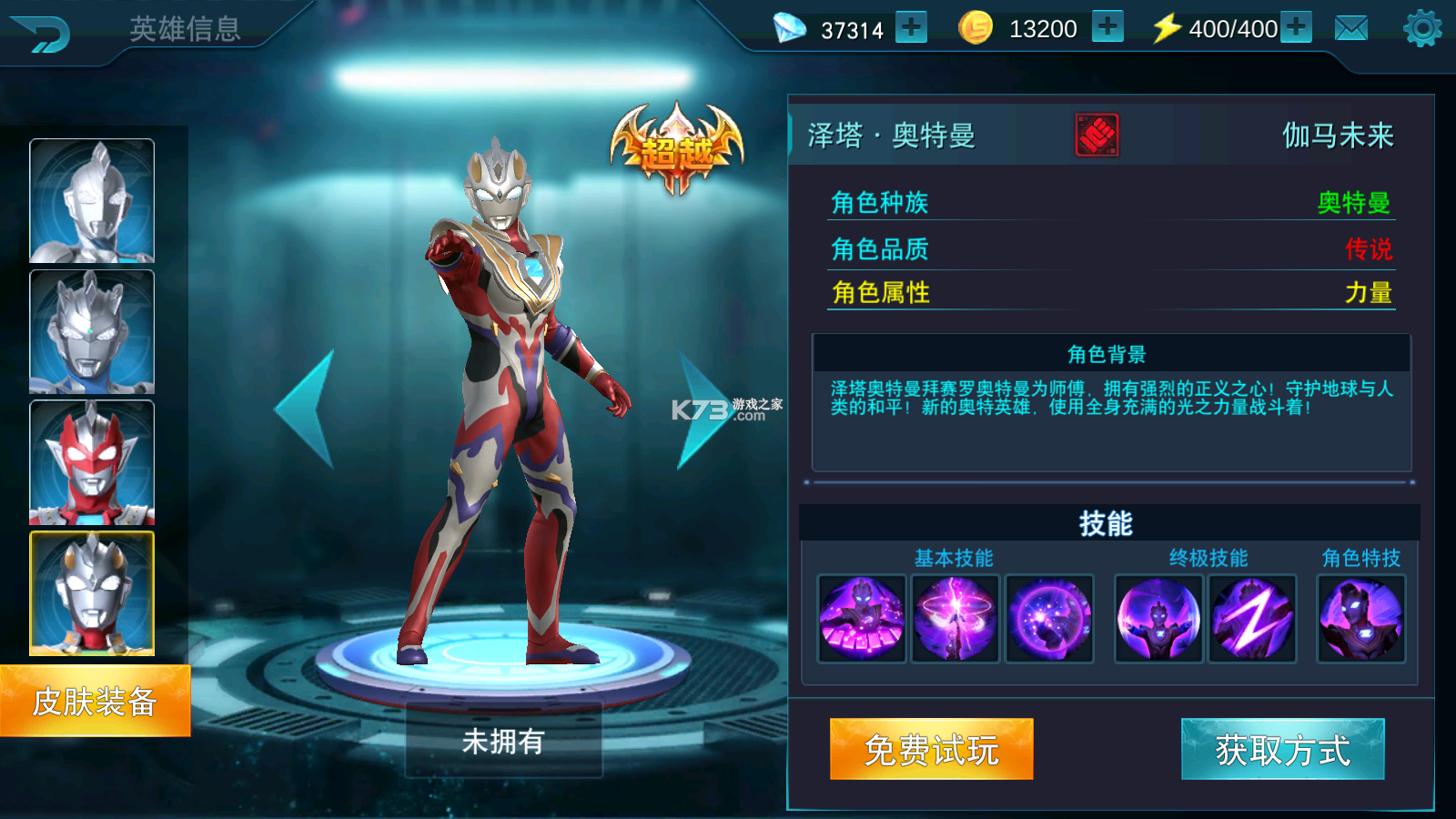View the Z-shaped ultimate skill icon
Image resolution: width=1456 pixels, height=819 pixels.
pyautogui.click(x=1253, y=619)
